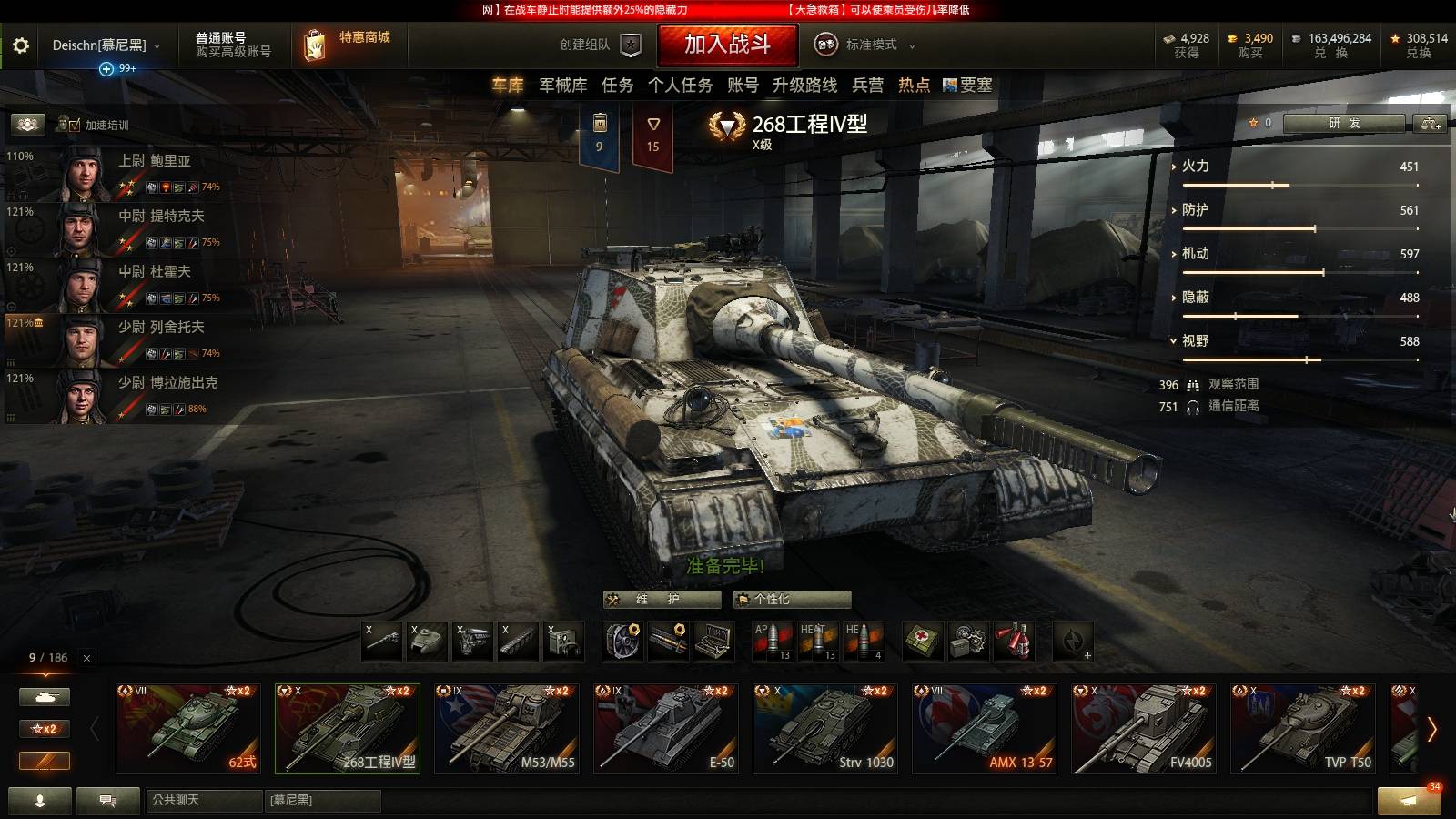Open the 兵营 barracks tab
This screenshot has height=819, width=1456.
pyautogui.click(x=867, y=86)
